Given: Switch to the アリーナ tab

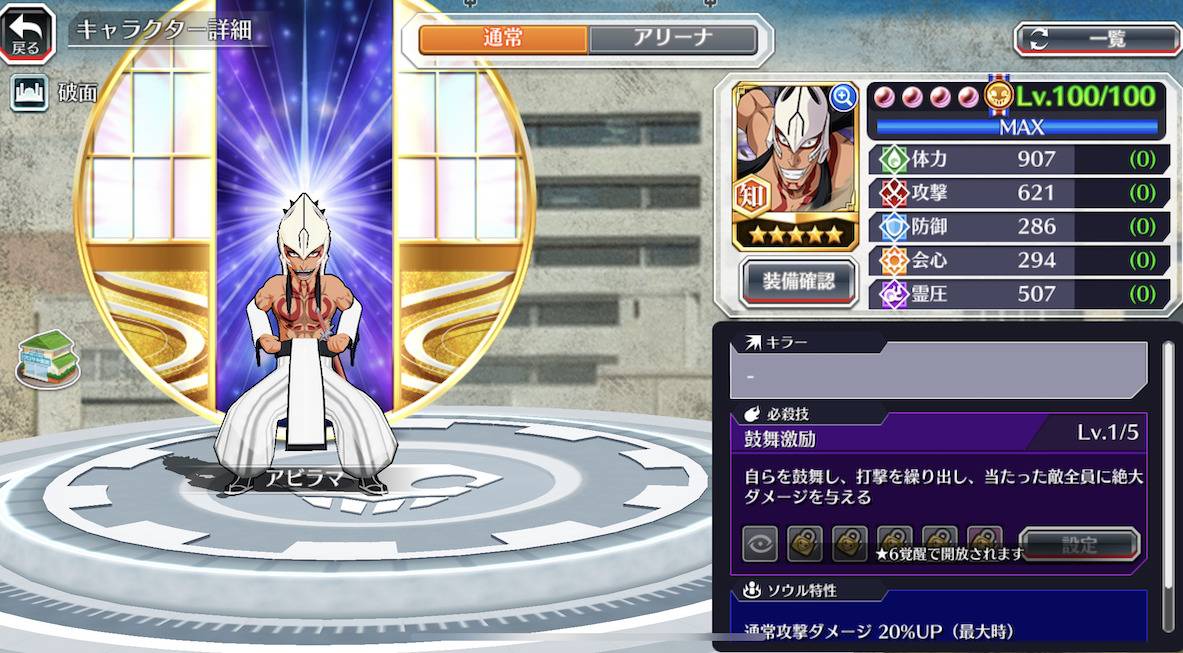Looking at the screenshot, I should (672, 39).
